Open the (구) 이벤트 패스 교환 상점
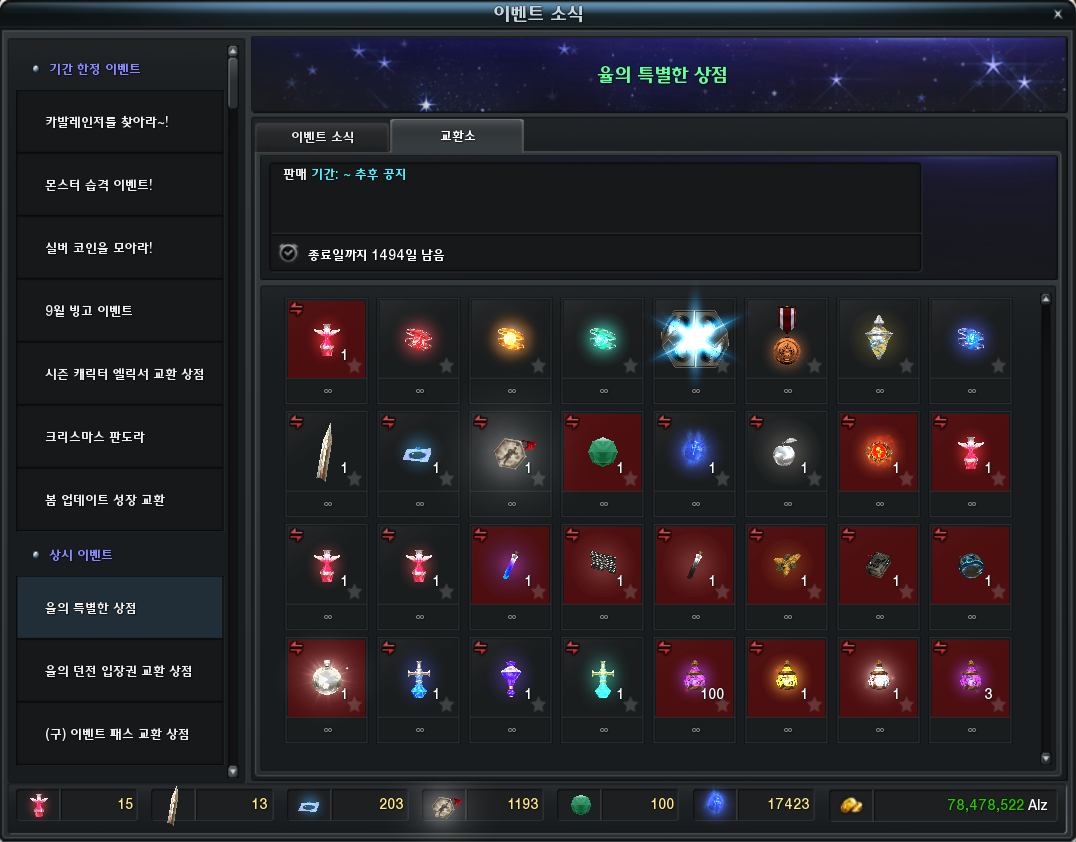1076x842 pixels. point(119,734)
